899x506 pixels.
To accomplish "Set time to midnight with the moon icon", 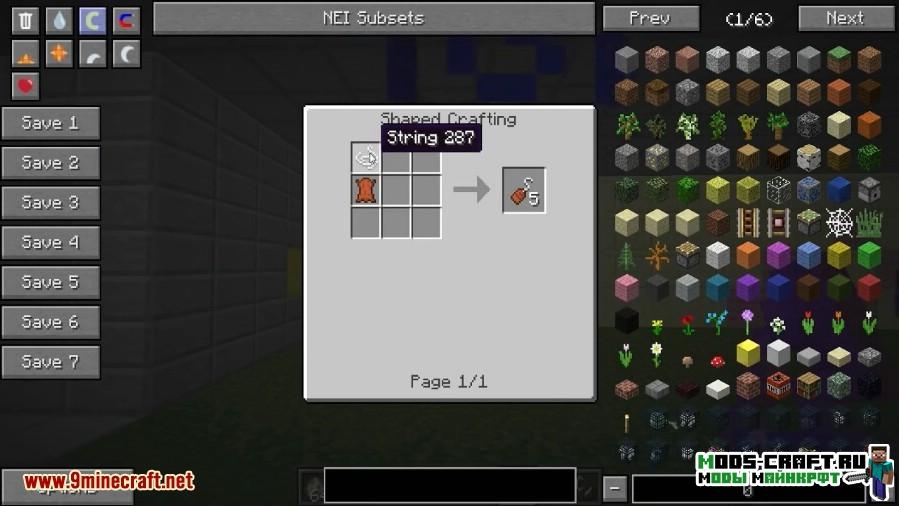I will pyautogui.click(x=126, y=53).
